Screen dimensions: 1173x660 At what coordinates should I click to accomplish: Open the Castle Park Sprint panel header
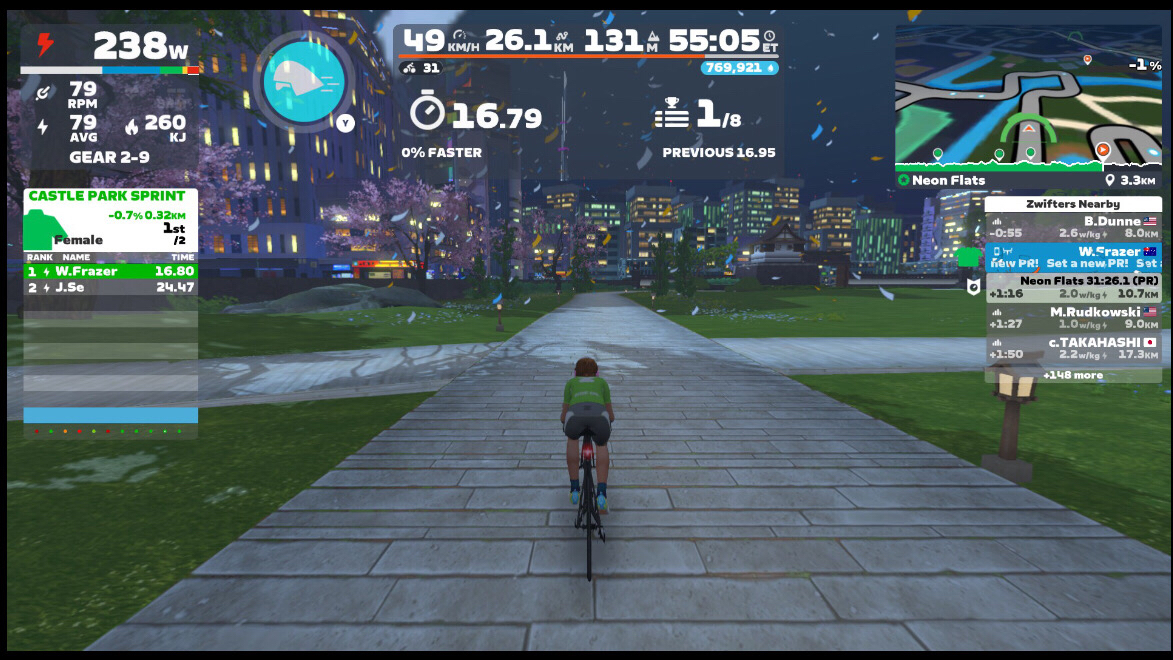point(107,196)
